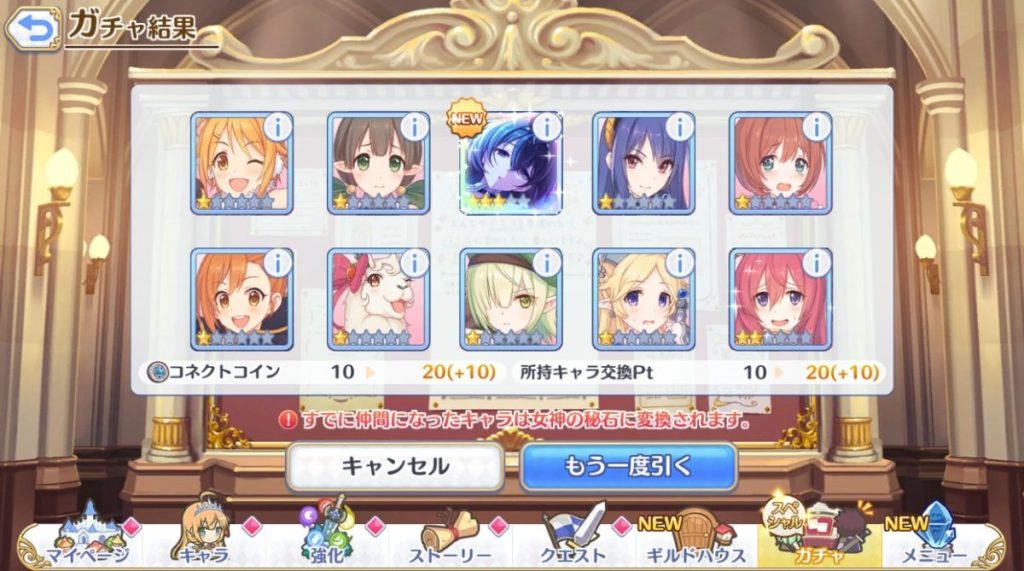Choose the green-hat blonde character card
The image size is (1024, 571).
click(509, 300)
